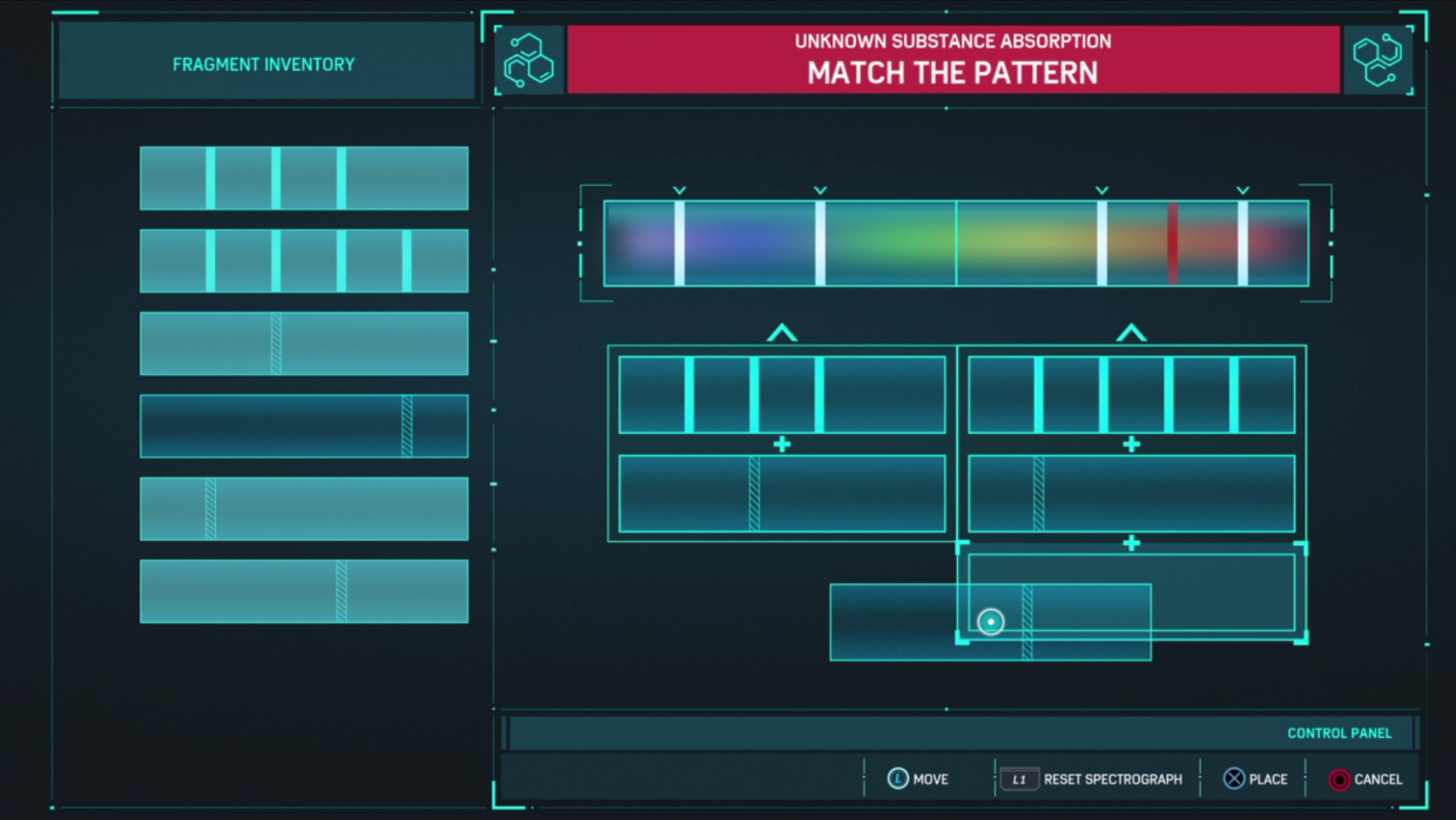The height and width of the screenshot is (820, 1456).
Task: Select the hatched fragment in the right column's middle slot
Action: pyautogui.click(x=1131, y=493)
